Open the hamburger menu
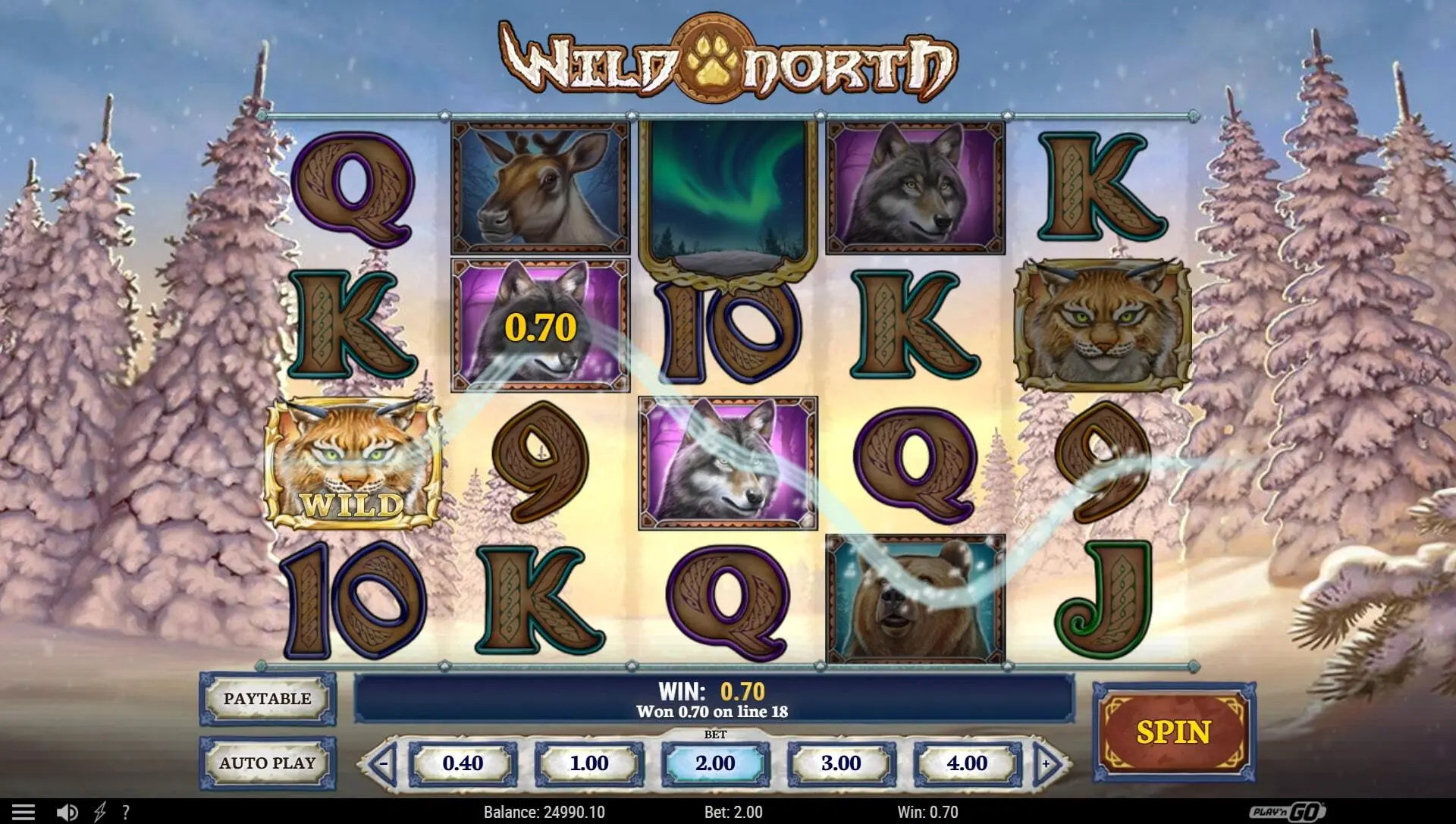 [24, 812]
